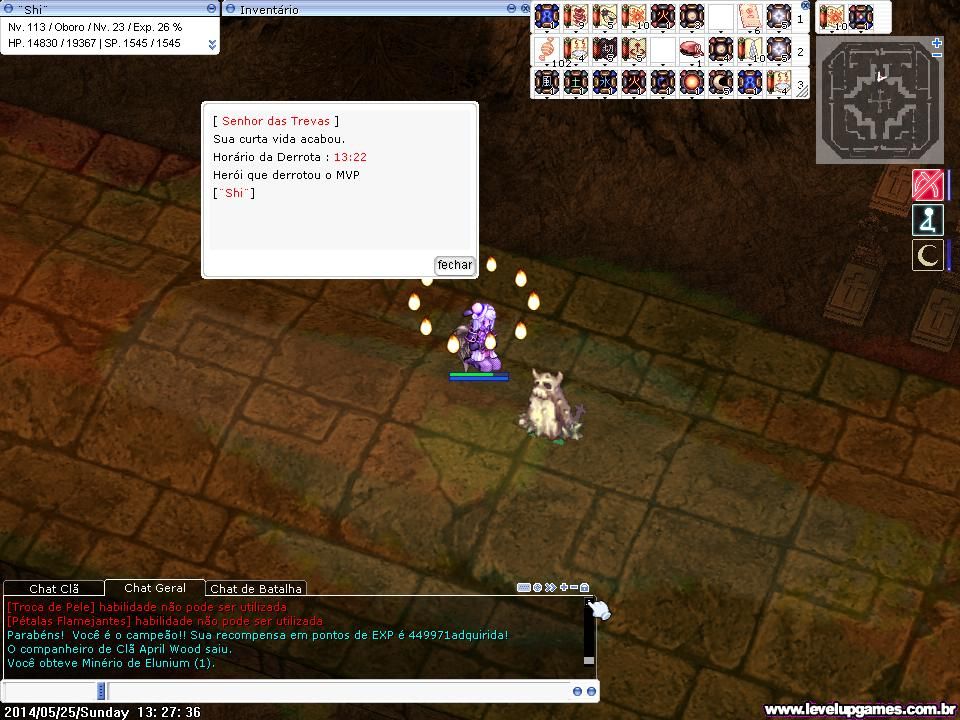Screen dimensions: 960x720
Task: Activate the crescent moon skill in hotbar
Action: [x=720, y=82]
